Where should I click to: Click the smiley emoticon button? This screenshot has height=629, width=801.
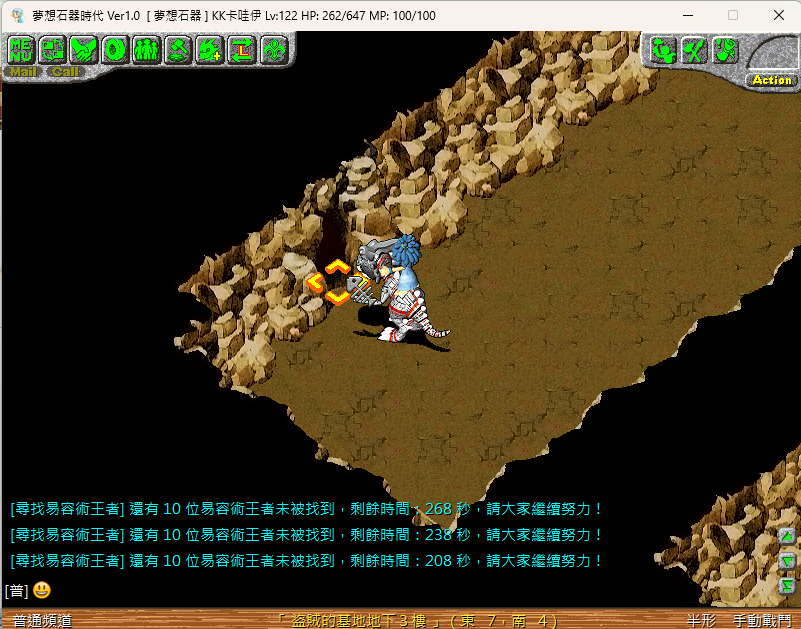click(x=41, y=590)
